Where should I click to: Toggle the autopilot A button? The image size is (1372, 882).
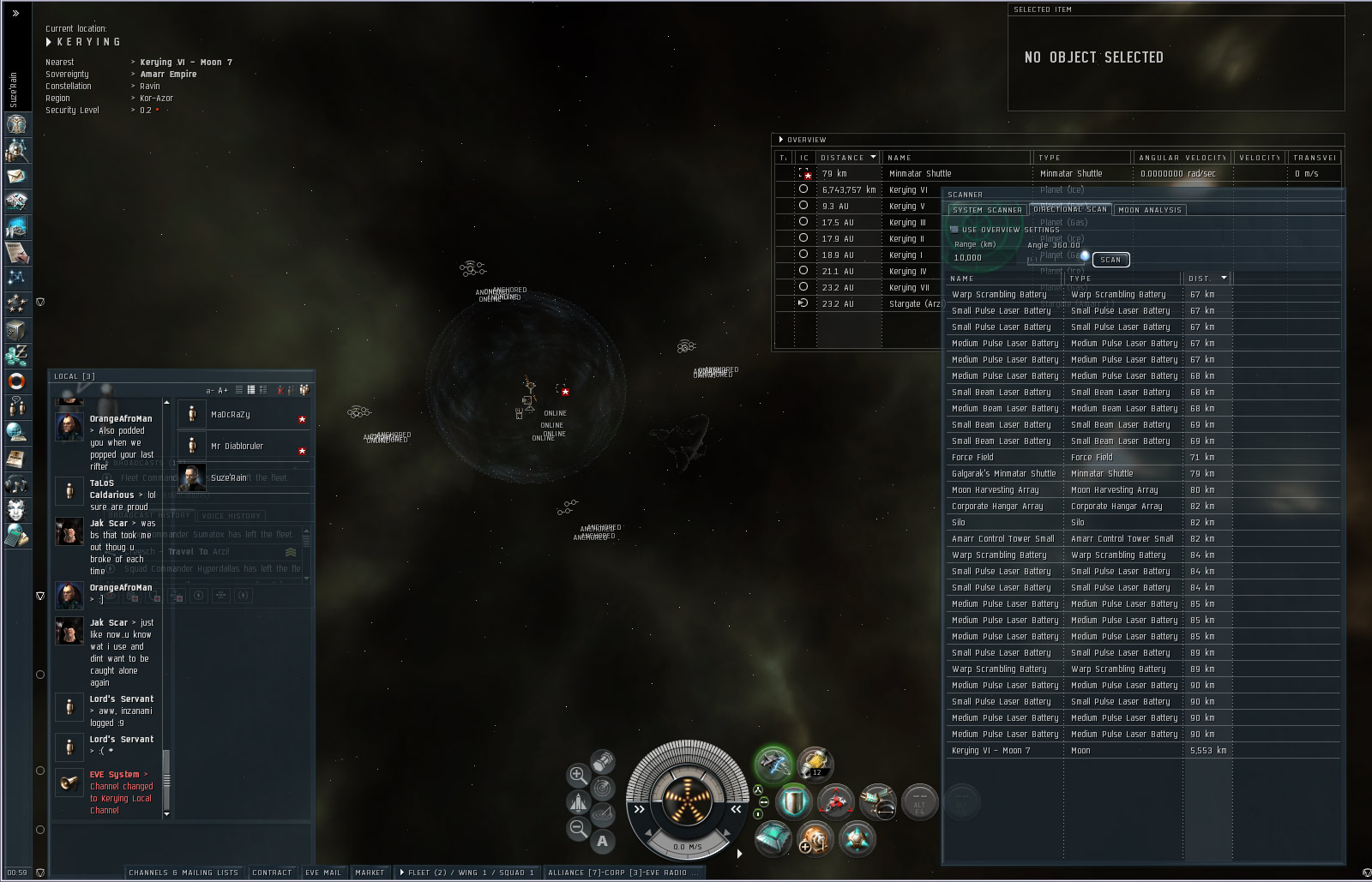[x=602, y=841]
